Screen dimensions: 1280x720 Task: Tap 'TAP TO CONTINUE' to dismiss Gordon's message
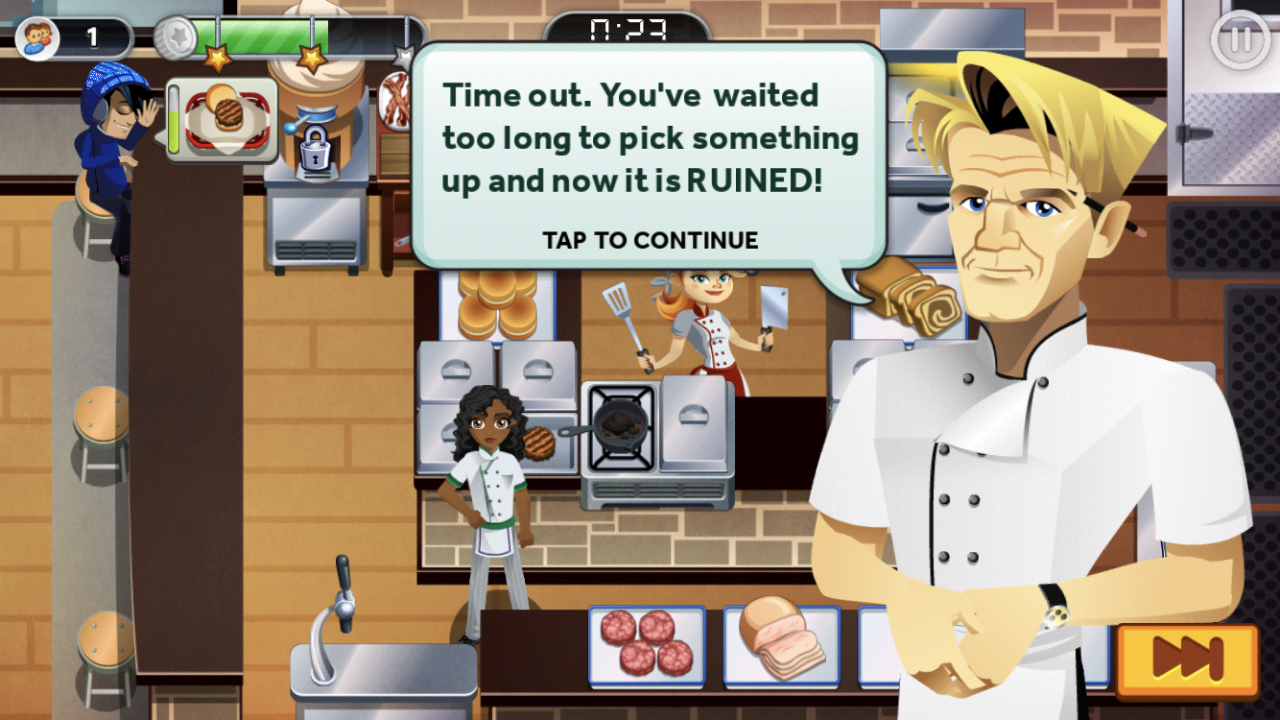pyautogui.click(x=650, y=240)
